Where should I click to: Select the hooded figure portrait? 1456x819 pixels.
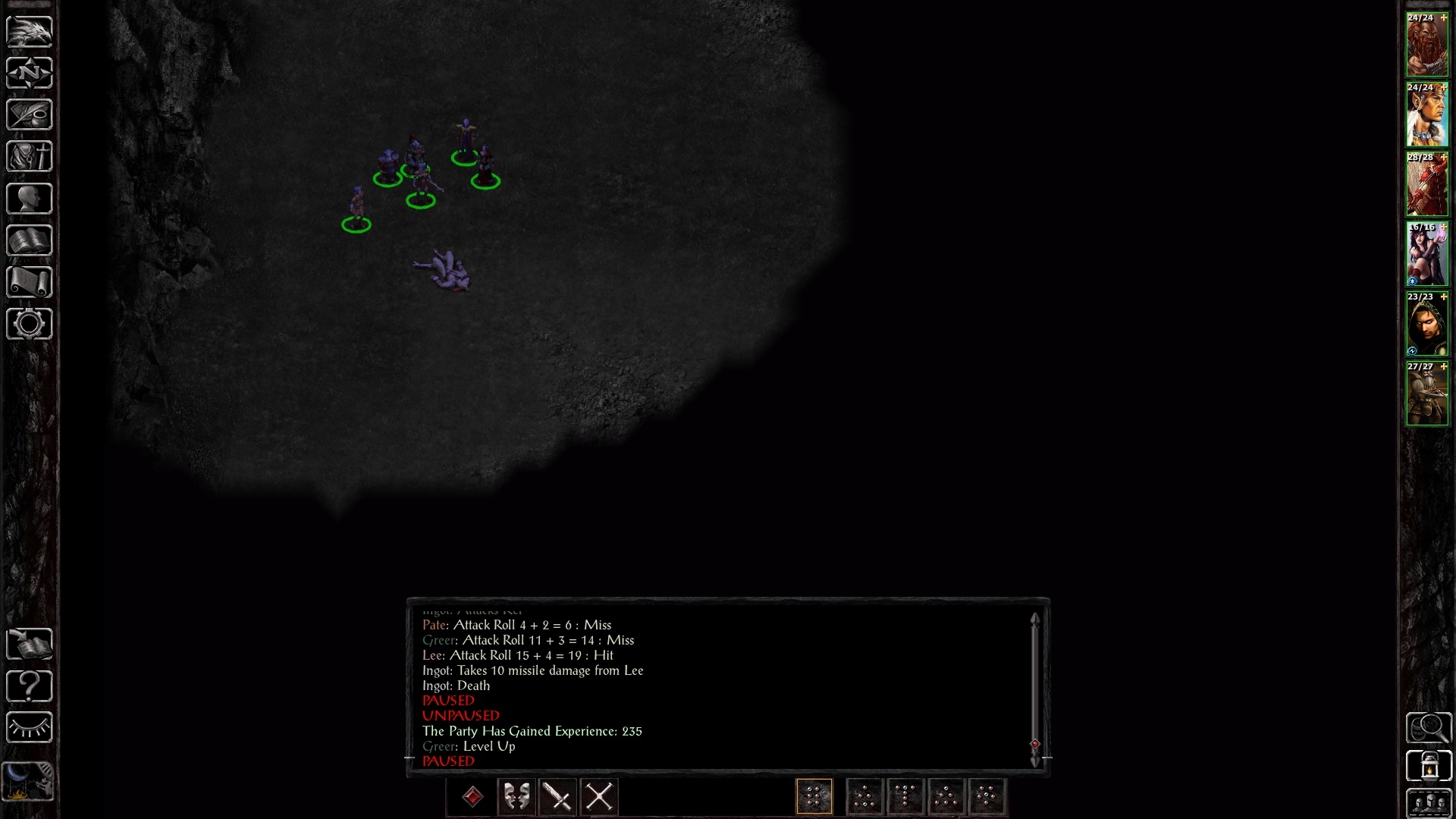point(1426,325)
